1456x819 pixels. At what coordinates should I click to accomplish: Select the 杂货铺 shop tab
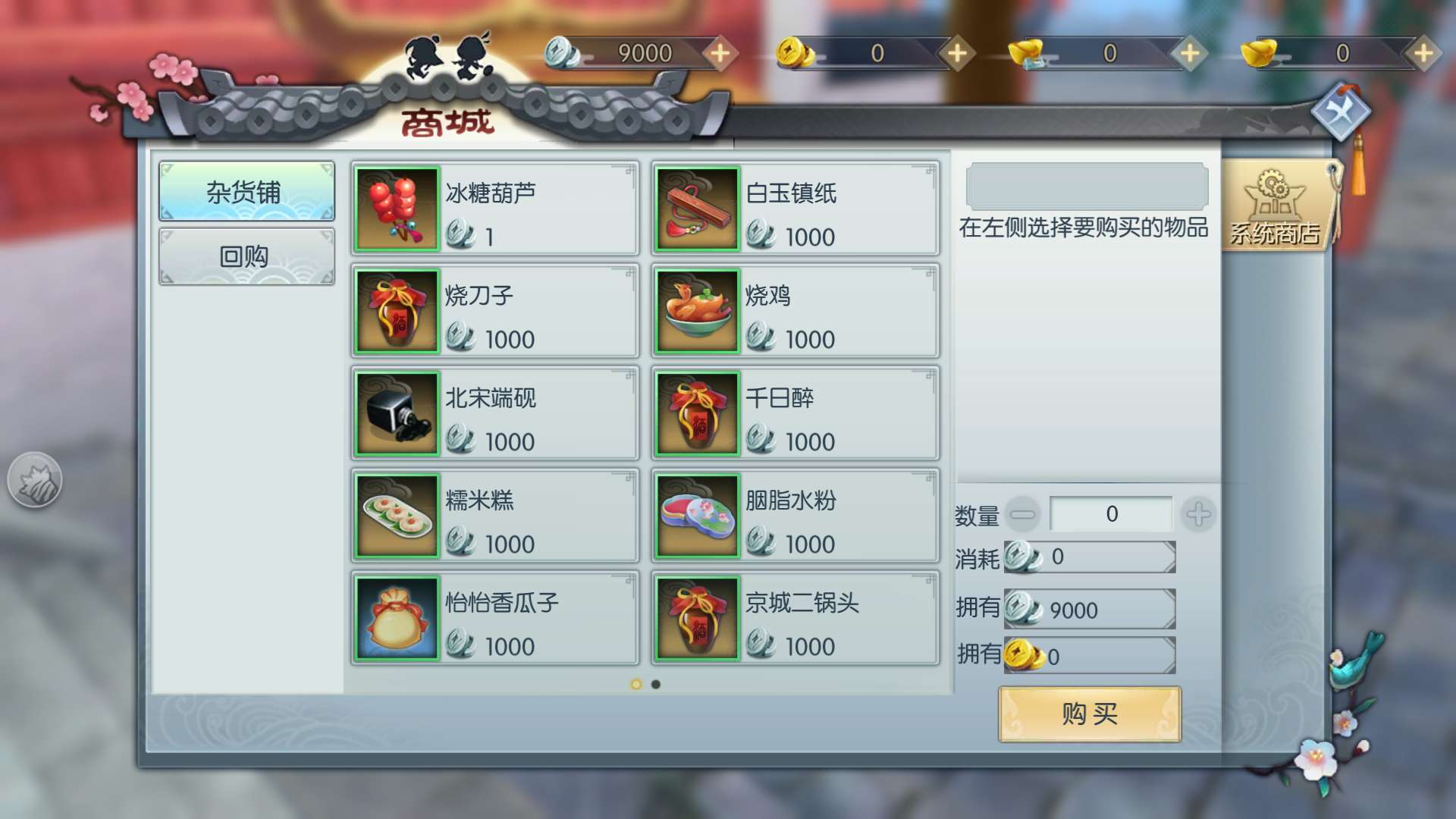[x=246, y=191]
